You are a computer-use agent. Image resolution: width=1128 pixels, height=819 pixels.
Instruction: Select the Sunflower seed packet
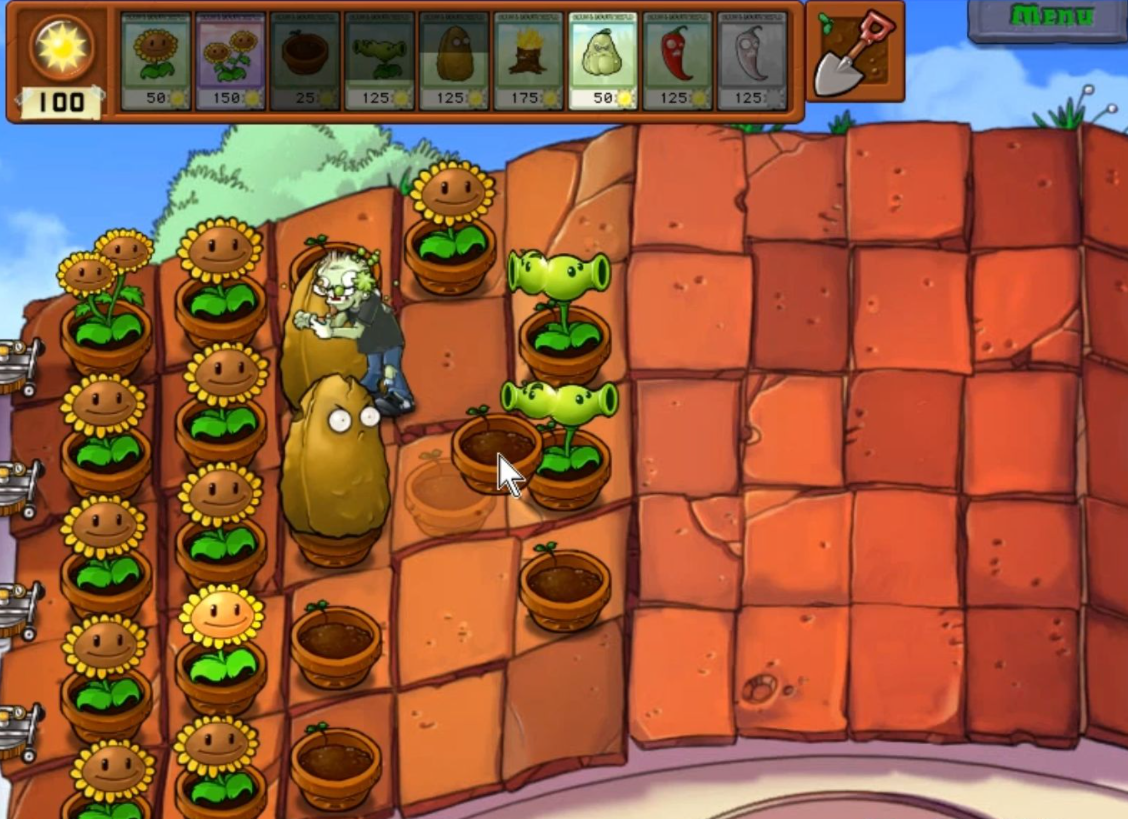155,61
